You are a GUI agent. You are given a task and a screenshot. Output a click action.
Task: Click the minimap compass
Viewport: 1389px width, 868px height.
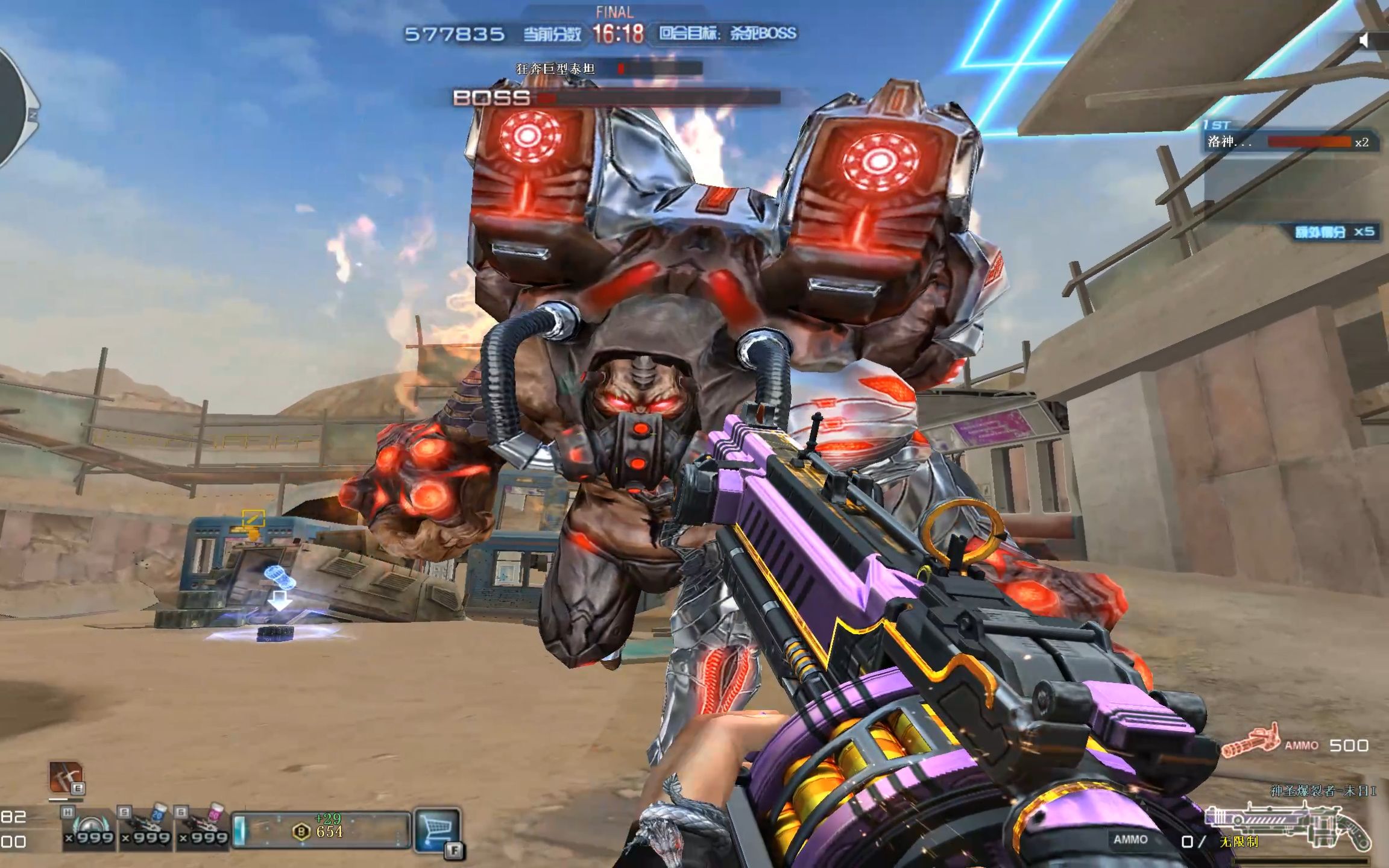coord(15,108)
